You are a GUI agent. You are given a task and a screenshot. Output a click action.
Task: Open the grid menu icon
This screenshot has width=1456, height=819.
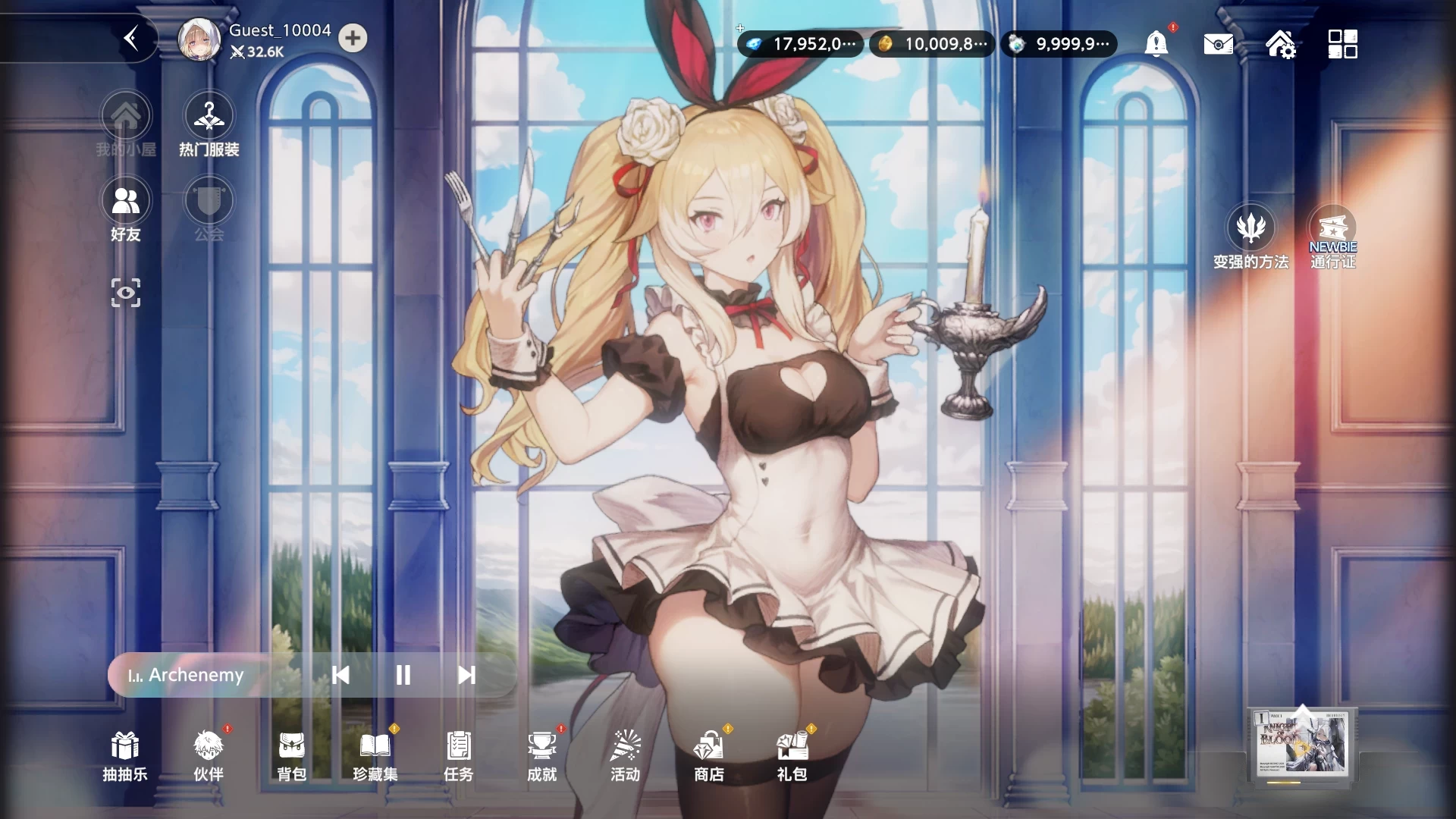point(1342,44)
